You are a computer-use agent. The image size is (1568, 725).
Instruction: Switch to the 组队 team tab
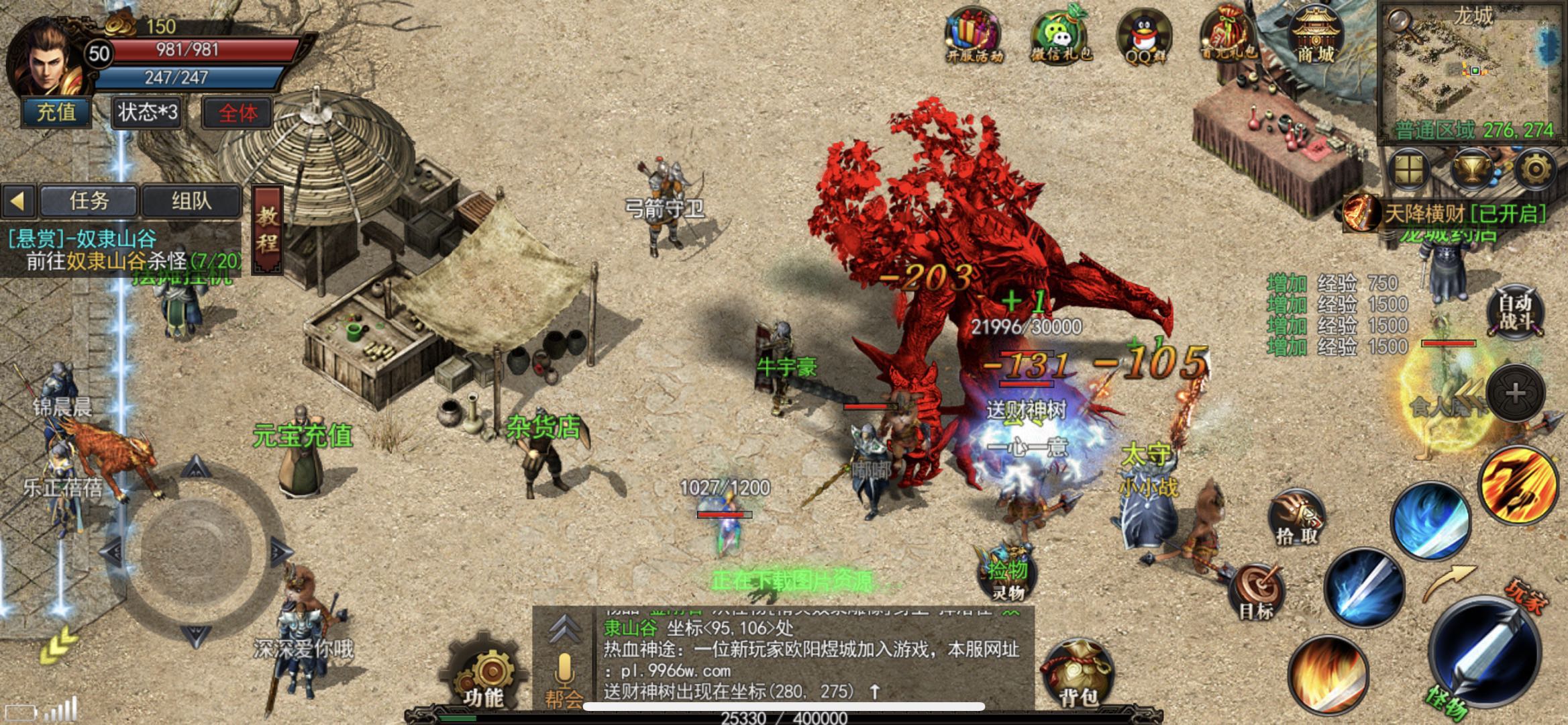click(x=191, y=201)
